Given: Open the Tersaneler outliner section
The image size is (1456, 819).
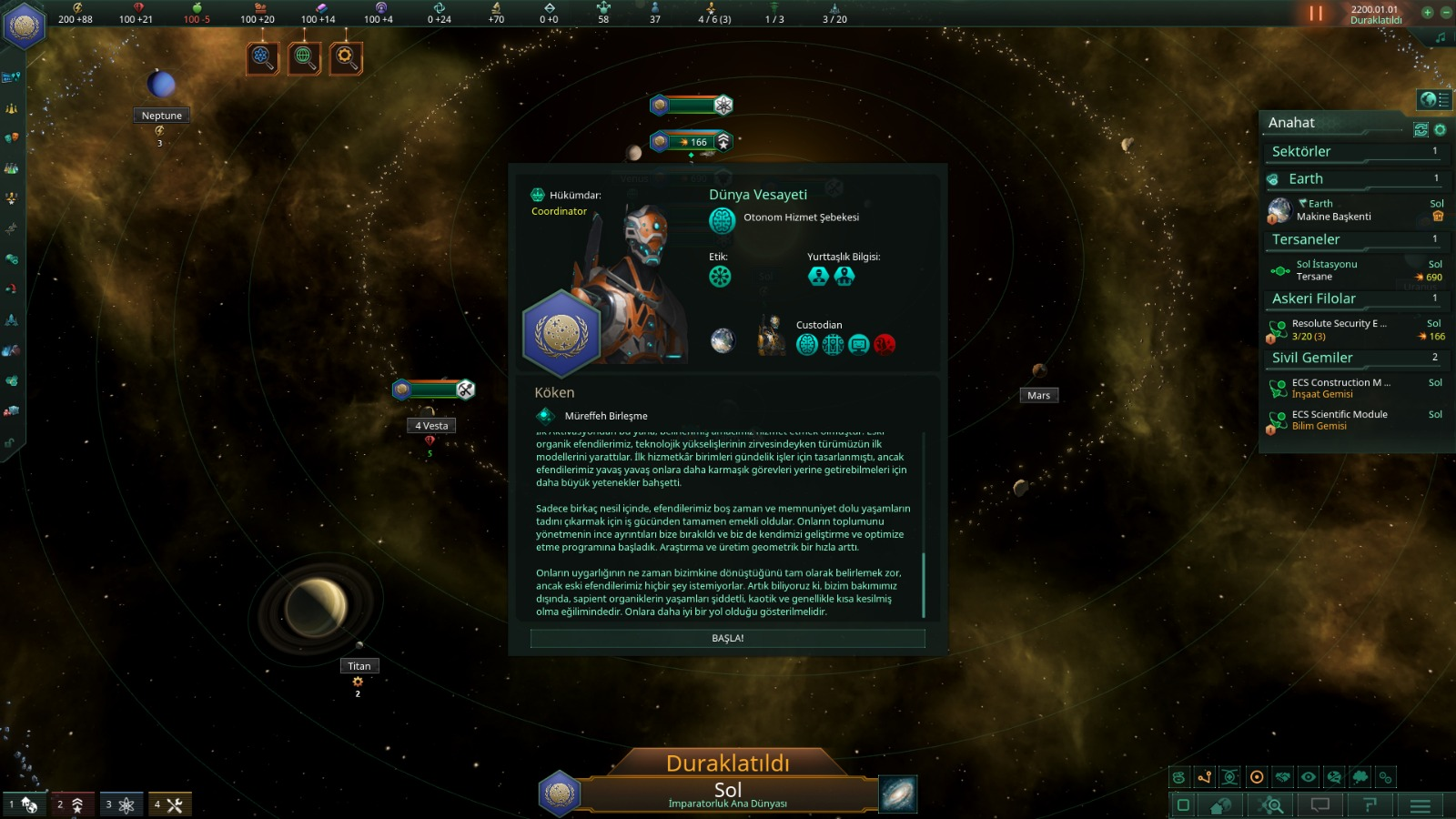Looking at the screenshot, I should [1353, 240].
